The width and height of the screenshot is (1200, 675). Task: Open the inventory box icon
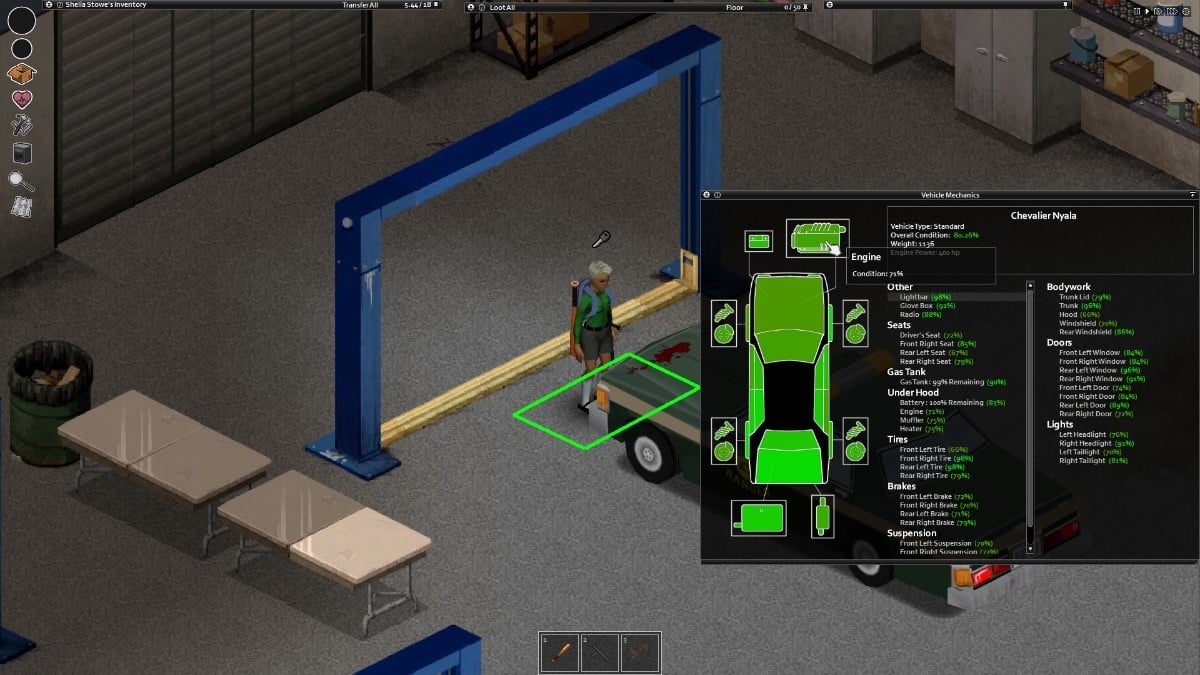[21, 73]
